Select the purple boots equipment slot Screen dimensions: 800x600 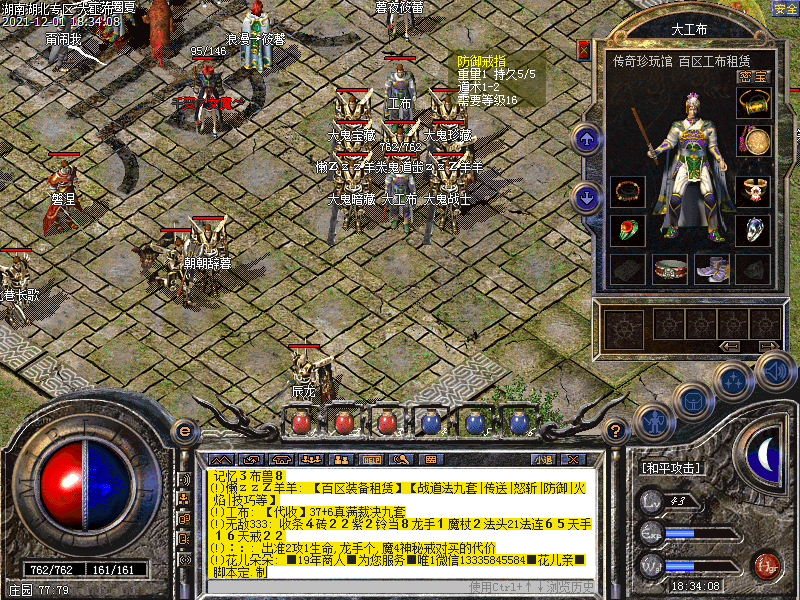711,268
